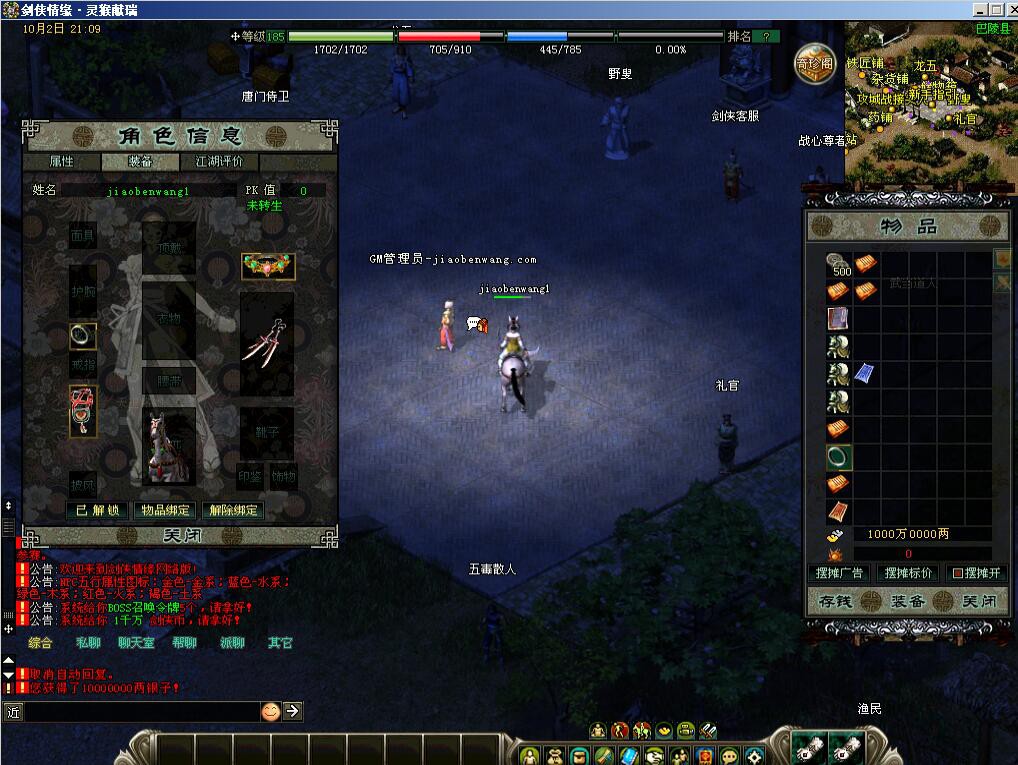Switch to the 属性 attributes tab
1018x765 pixels.
pos(61,162)
